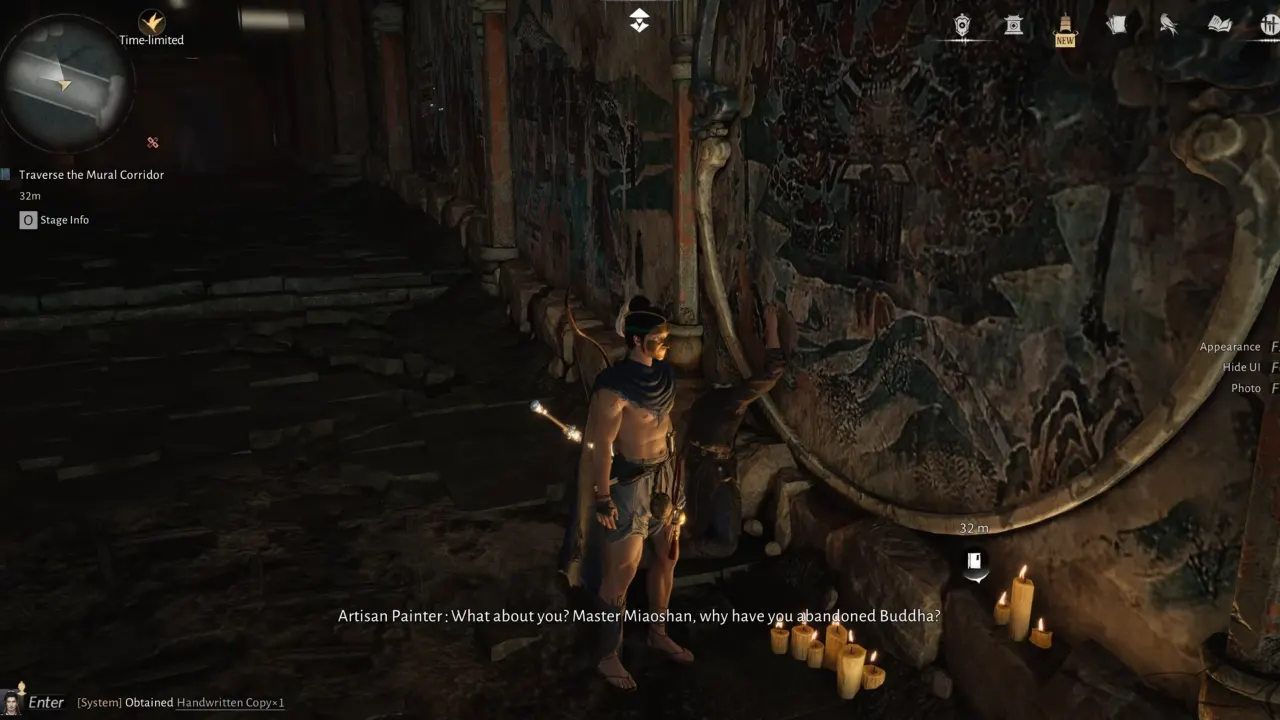Viewport: 1280px width, 720px height.
Task: Click the stacked papers icon top right
Action: 1116,23
